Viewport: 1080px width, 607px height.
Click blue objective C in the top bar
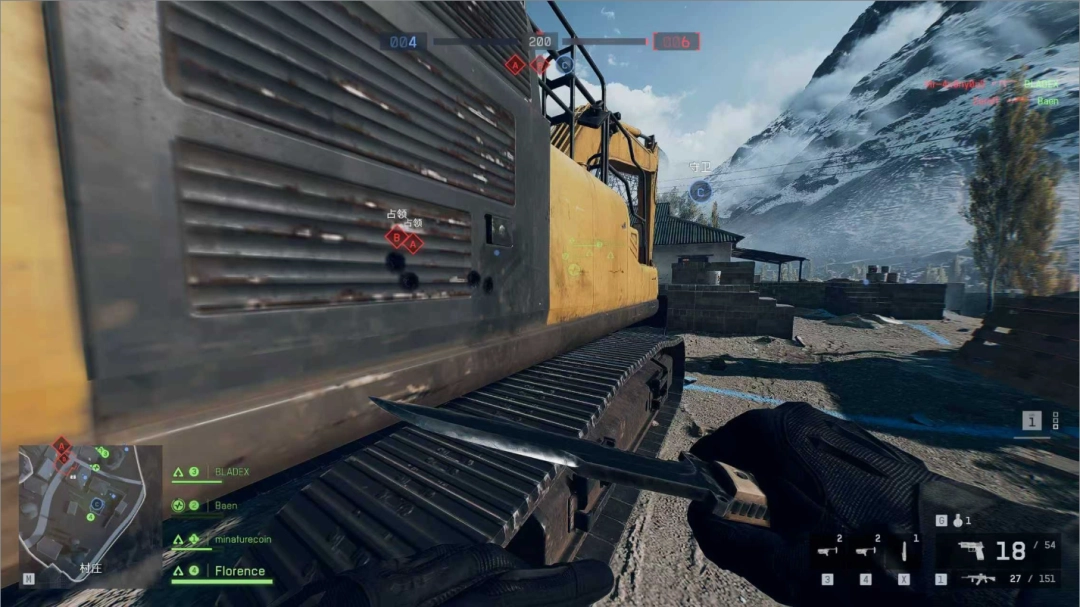[565, 65]
